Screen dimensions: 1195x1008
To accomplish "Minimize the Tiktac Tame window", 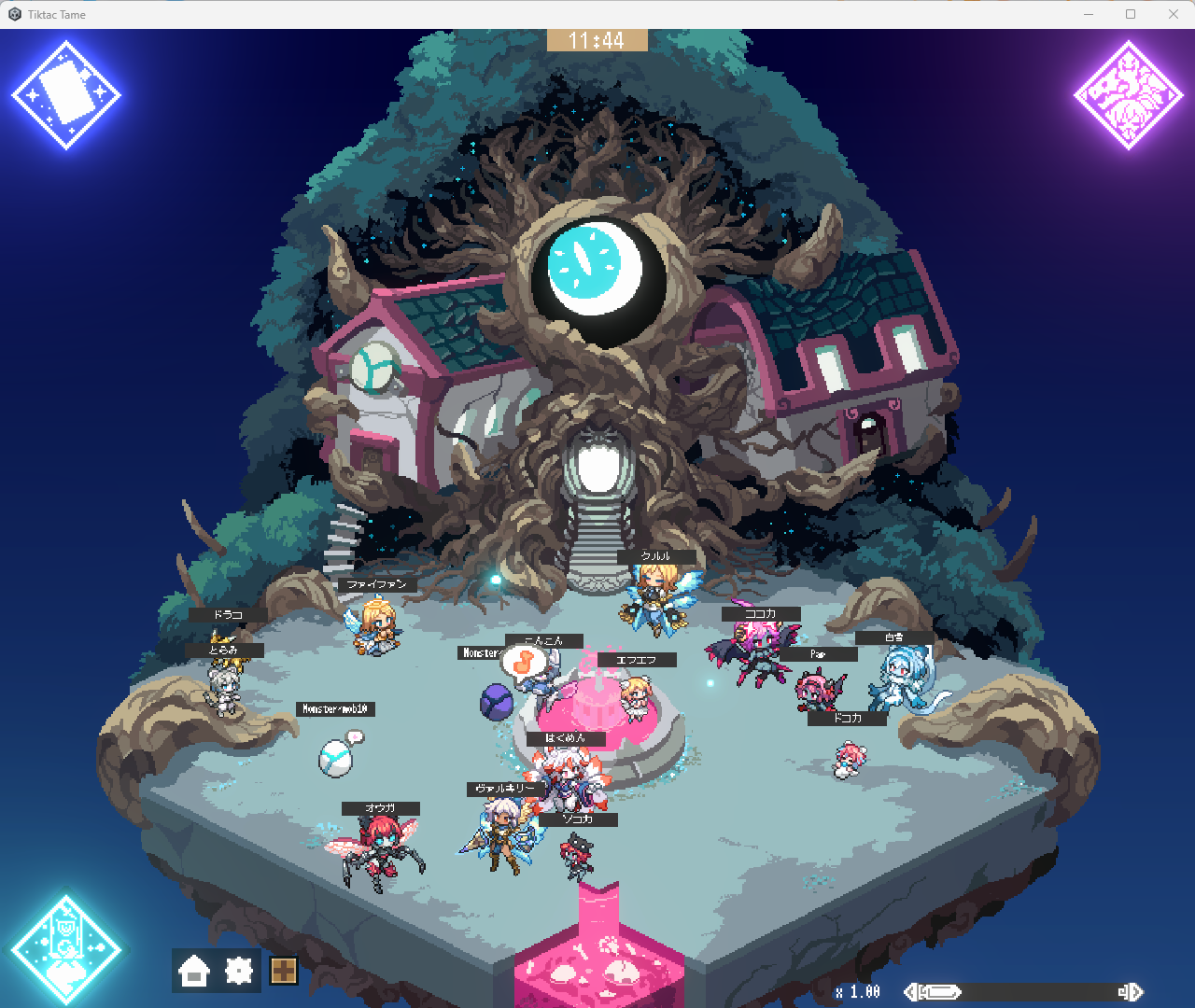I will [1089, 14].
